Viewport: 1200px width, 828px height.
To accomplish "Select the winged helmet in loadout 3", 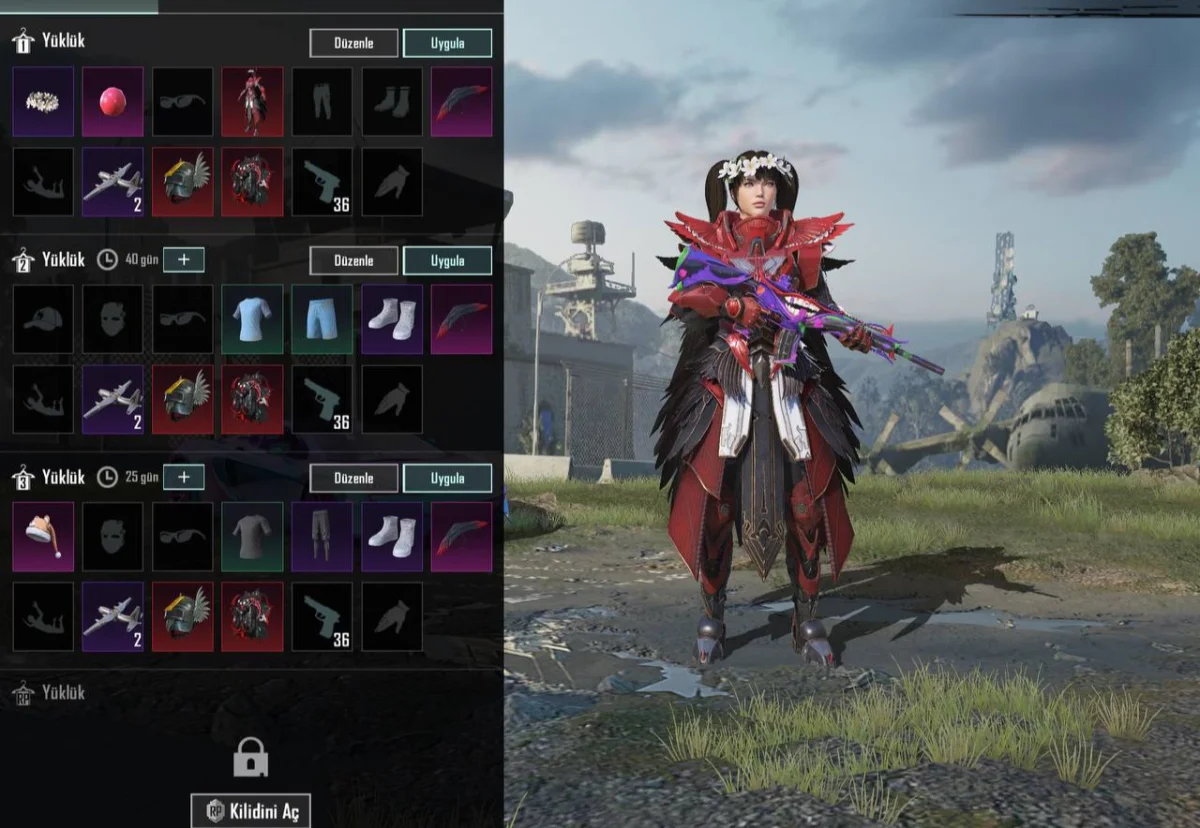I will pyautogui.click(x=183, y=617).
